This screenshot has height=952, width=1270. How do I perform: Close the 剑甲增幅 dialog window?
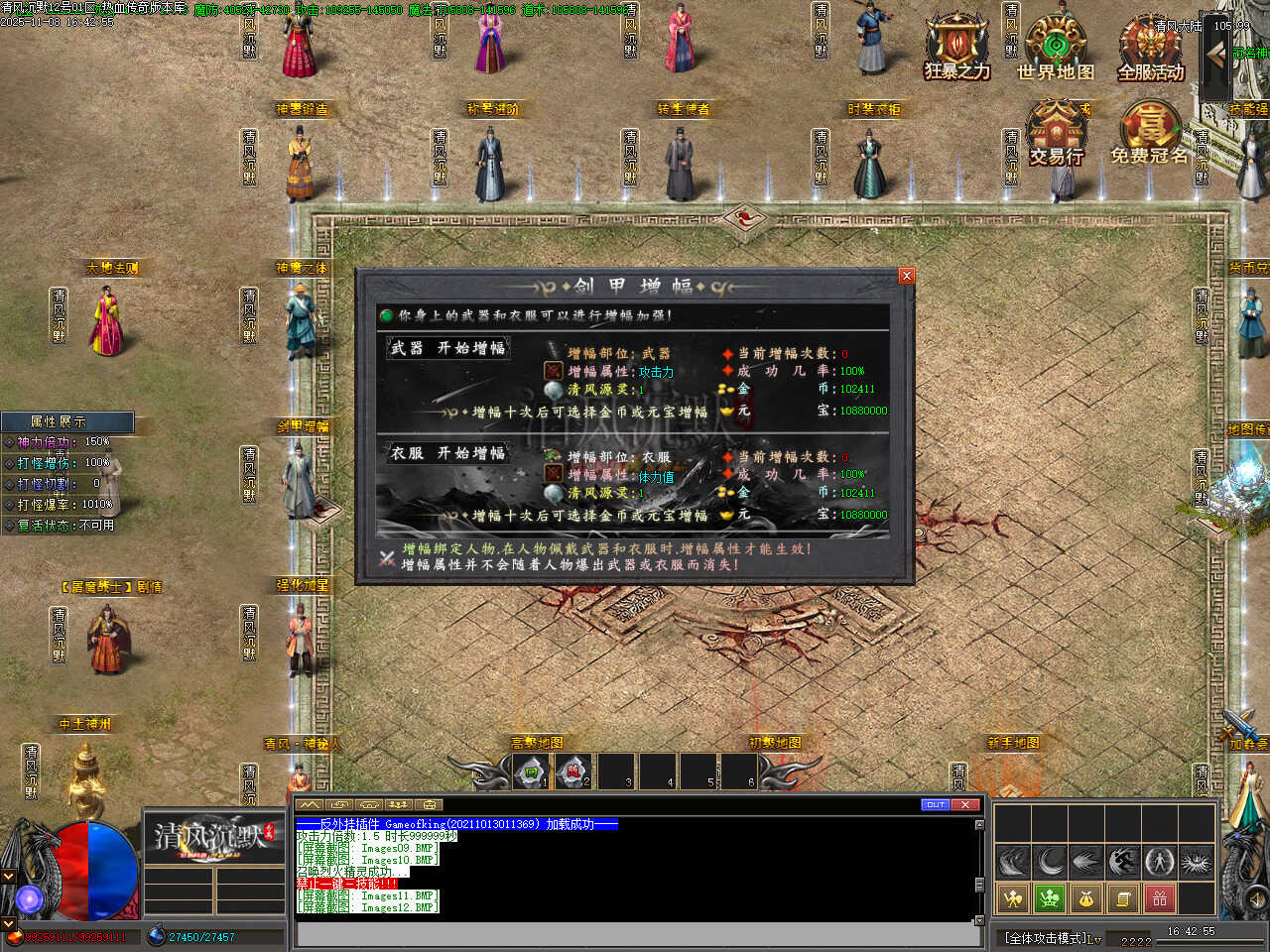pos(906,276)
